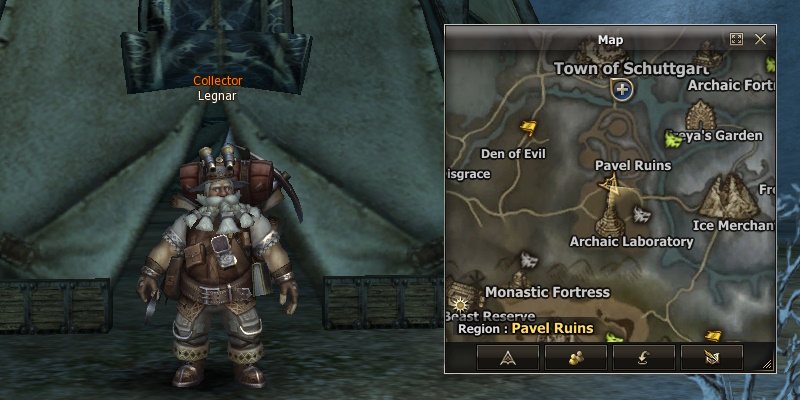Viewport: 800px width, 400px height.
Task: Click the curved arrow map button
Action: click(x=643, y=356)
